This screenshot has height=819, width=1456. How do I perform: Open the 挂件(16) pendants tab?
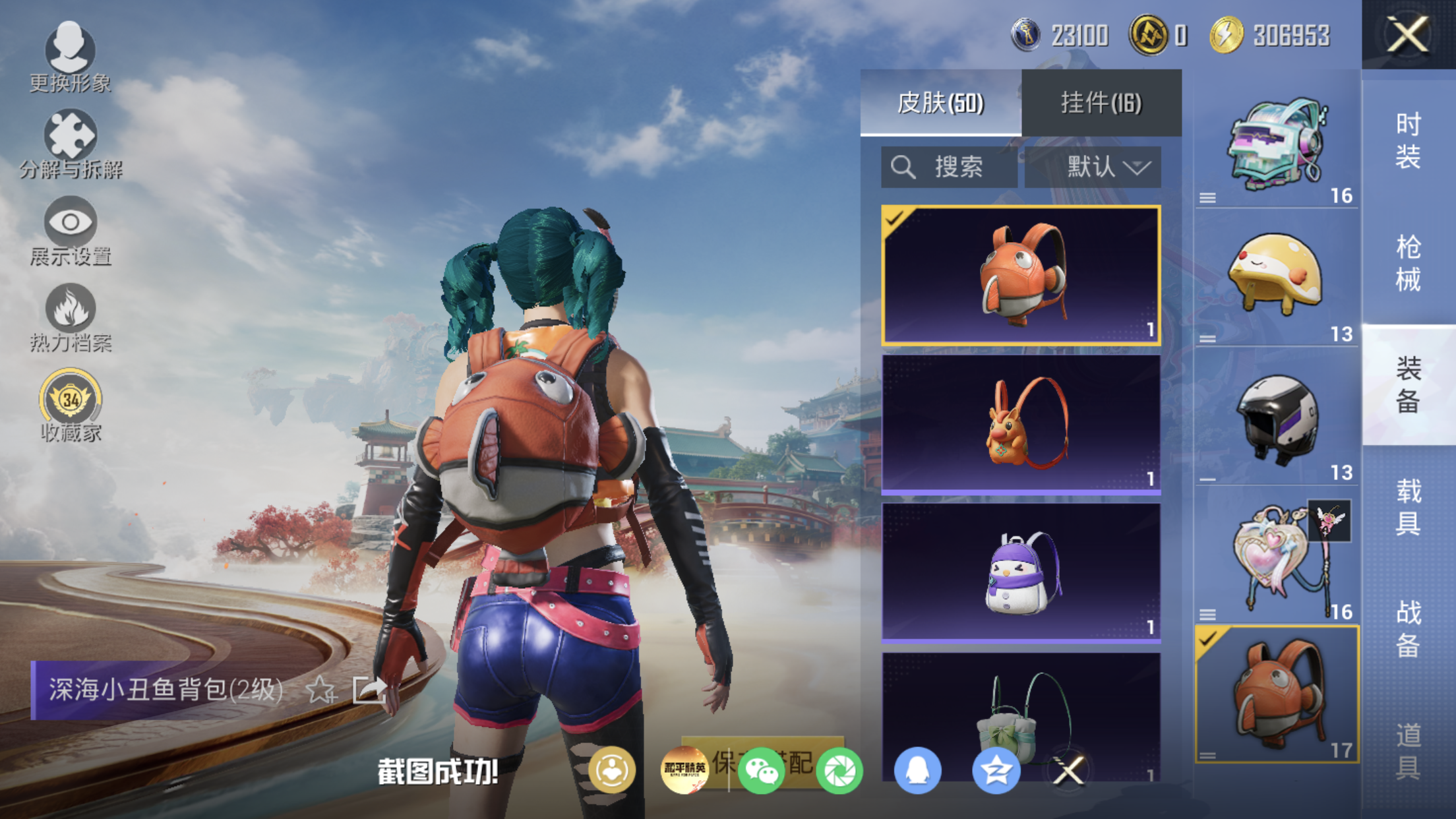pos(1101,103)
